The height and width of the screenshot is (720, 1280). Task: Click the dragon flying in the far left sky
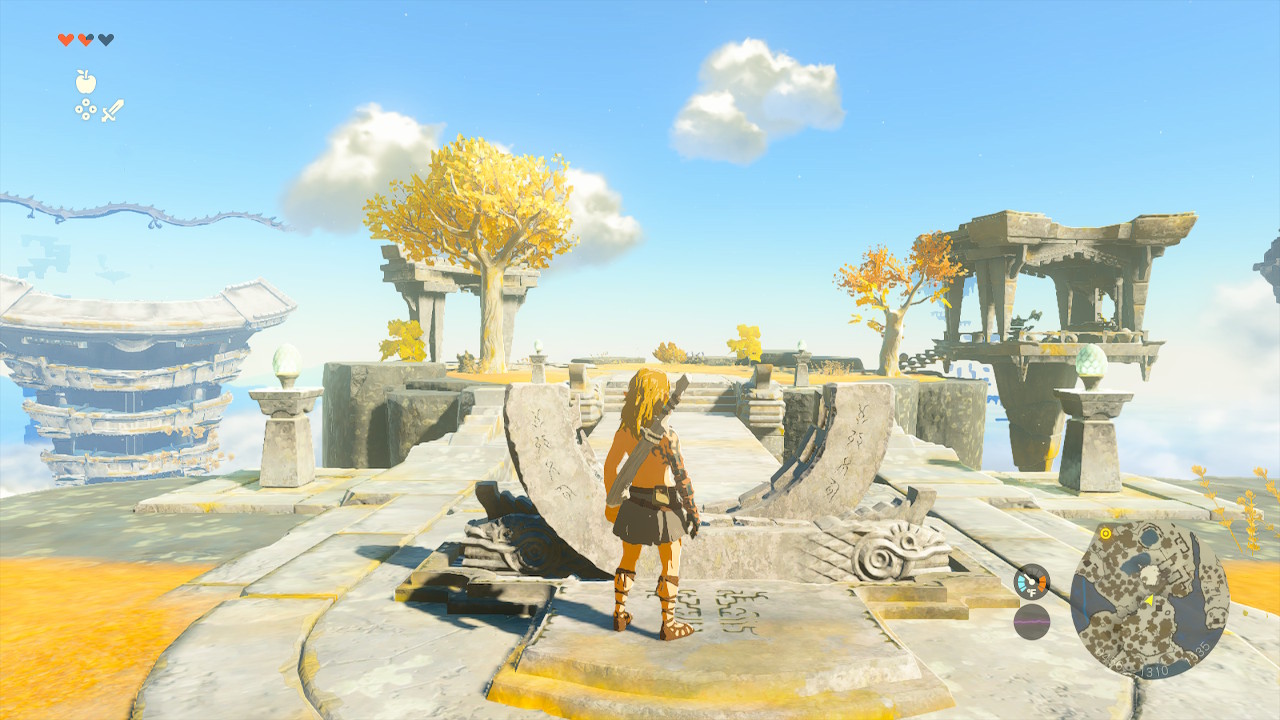click(x=130, y=210)
